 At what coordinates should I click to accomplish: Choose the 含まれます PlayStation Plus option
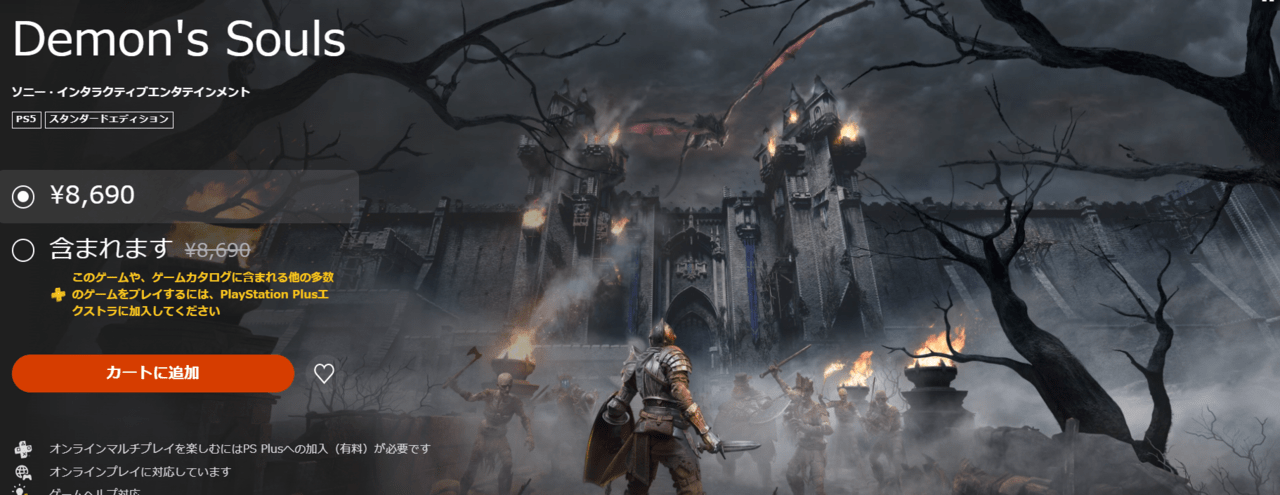(x=23, y=250)
